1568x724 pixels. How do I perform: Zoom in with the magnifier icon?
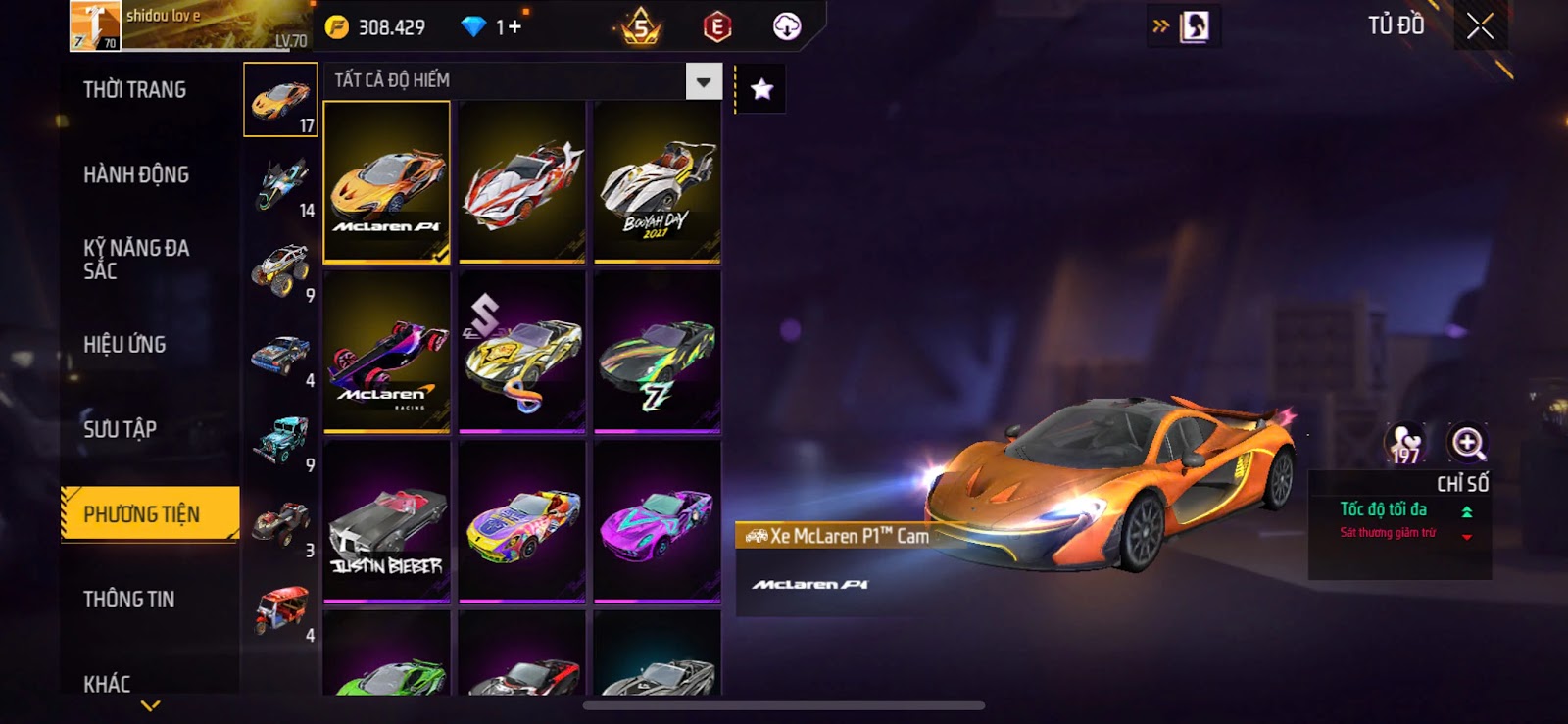click(1467, 443)
